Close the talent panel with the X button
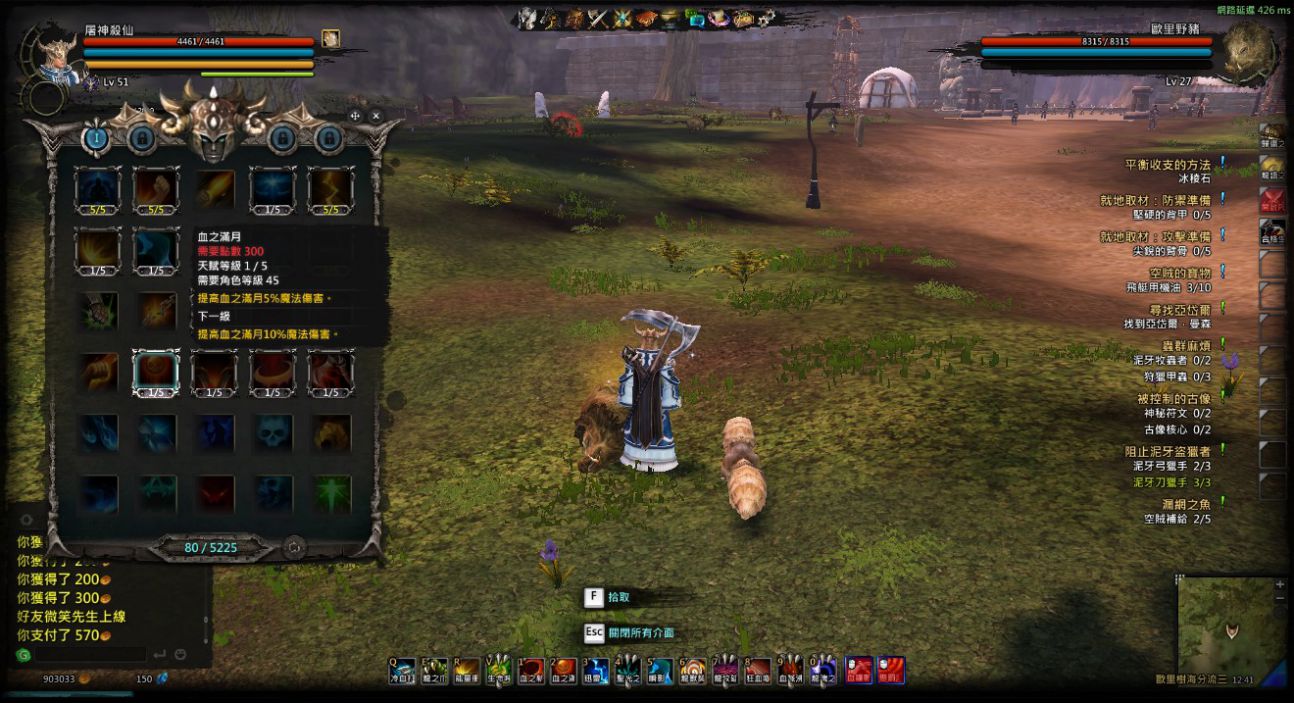Viewport: 1294px width, 703px height. (376, 116)
